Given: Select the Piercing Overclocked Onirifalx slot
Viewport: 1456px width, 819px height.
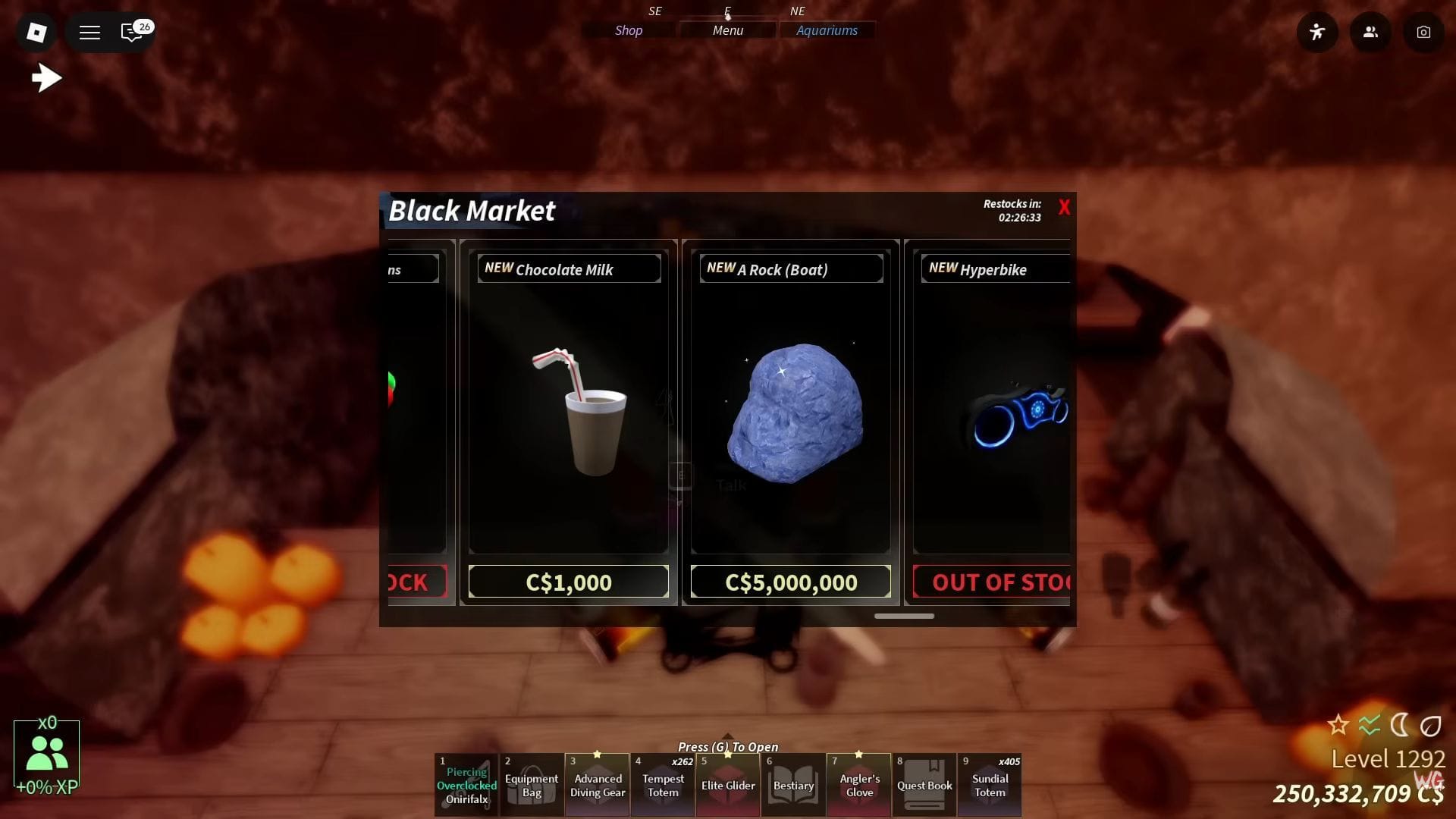Looking at the screenshot, I should (466, 785).
